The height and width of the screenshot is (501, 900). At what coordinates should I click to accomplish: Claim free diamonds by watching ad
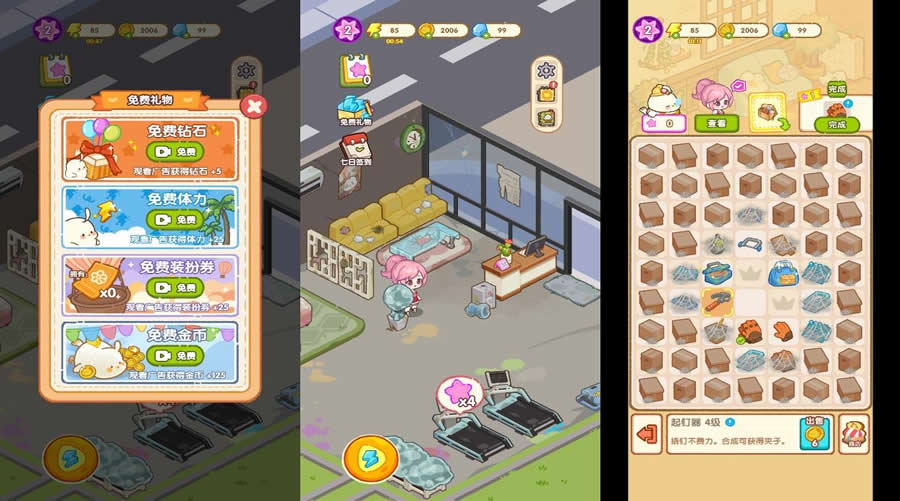click(x=175, y=151)
